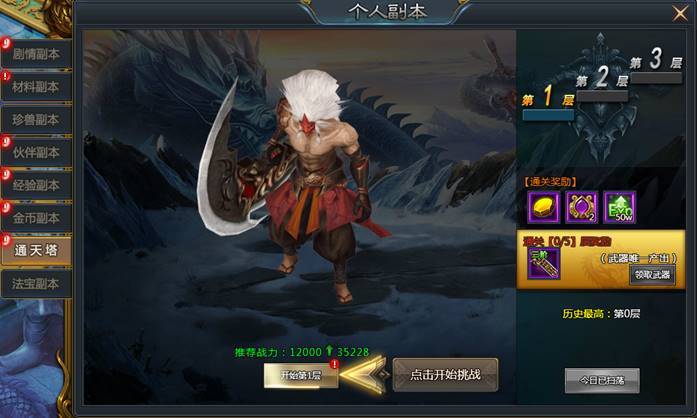This screenshot has height=418, width=697.
Task: Inspect the green Exp 50W reward icon
Action: 620,207
